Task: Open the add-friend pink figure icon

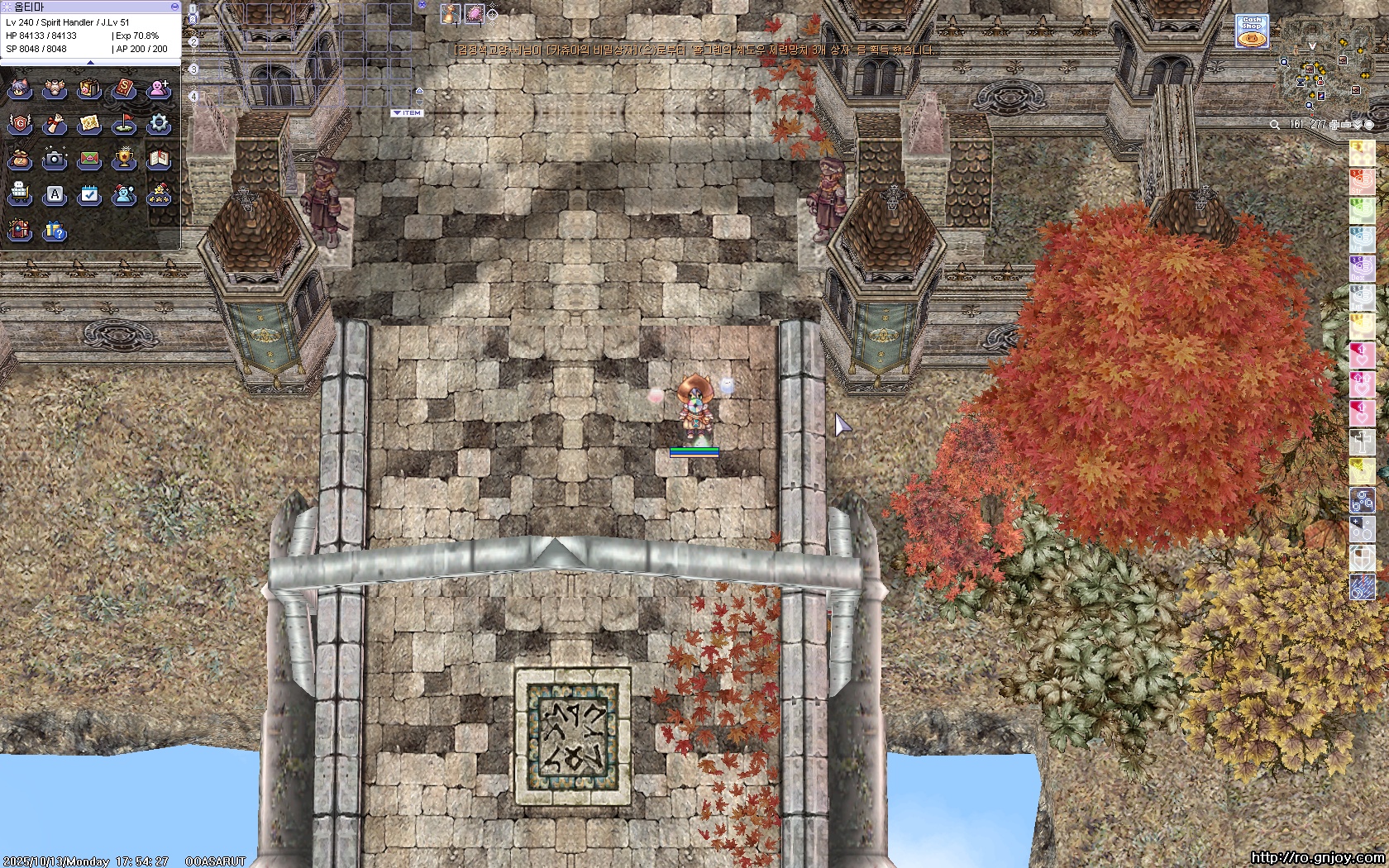Action: (159, 89)
